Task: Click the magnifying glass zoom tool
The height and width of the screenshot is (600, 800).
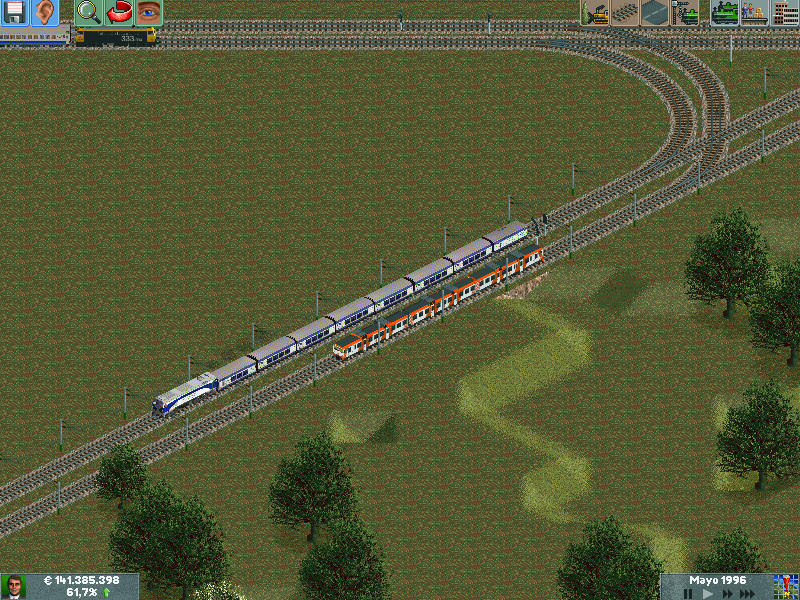Action: [89, 13]
